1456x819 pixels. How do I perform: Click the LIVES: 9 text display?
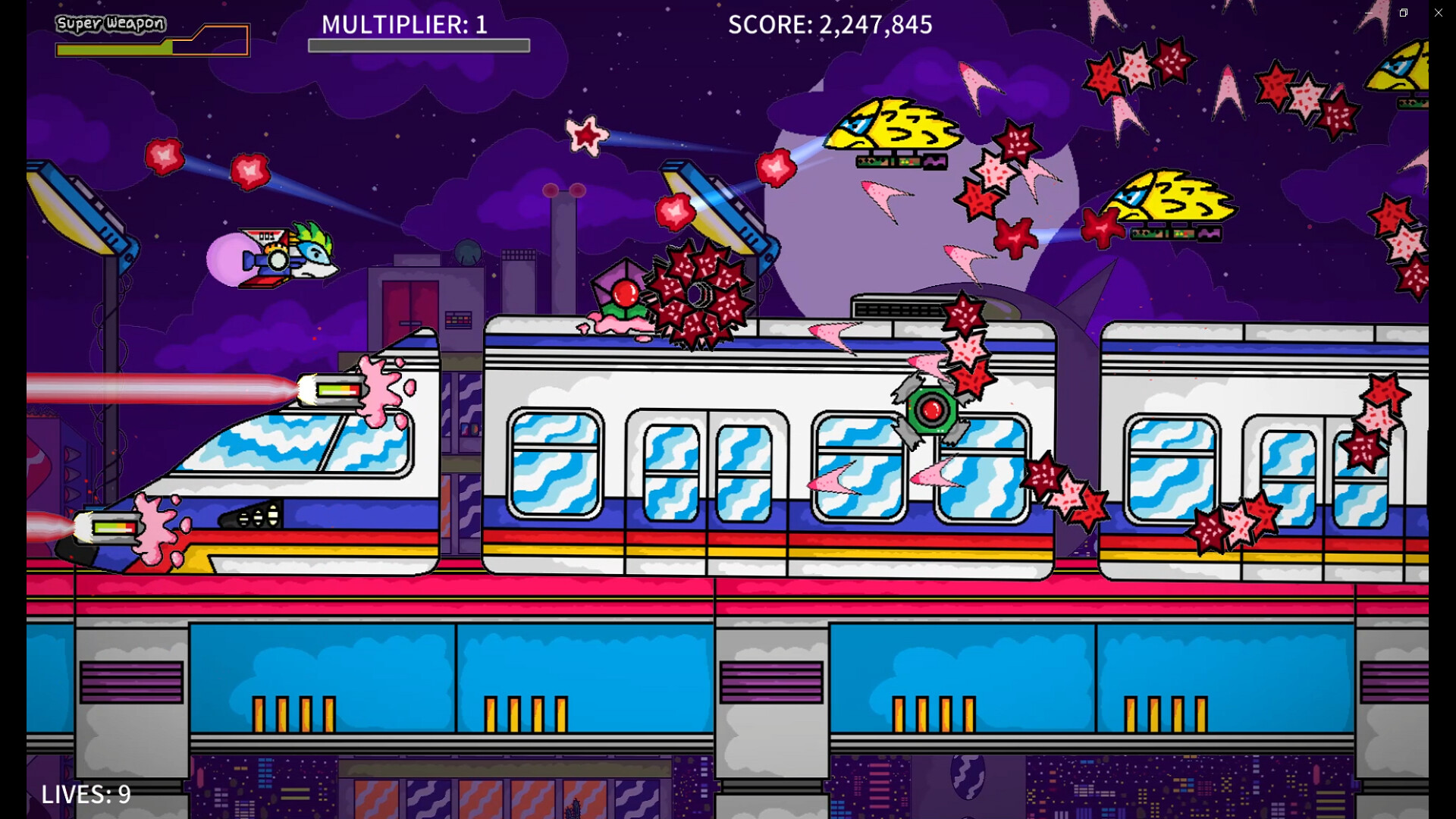86,795
